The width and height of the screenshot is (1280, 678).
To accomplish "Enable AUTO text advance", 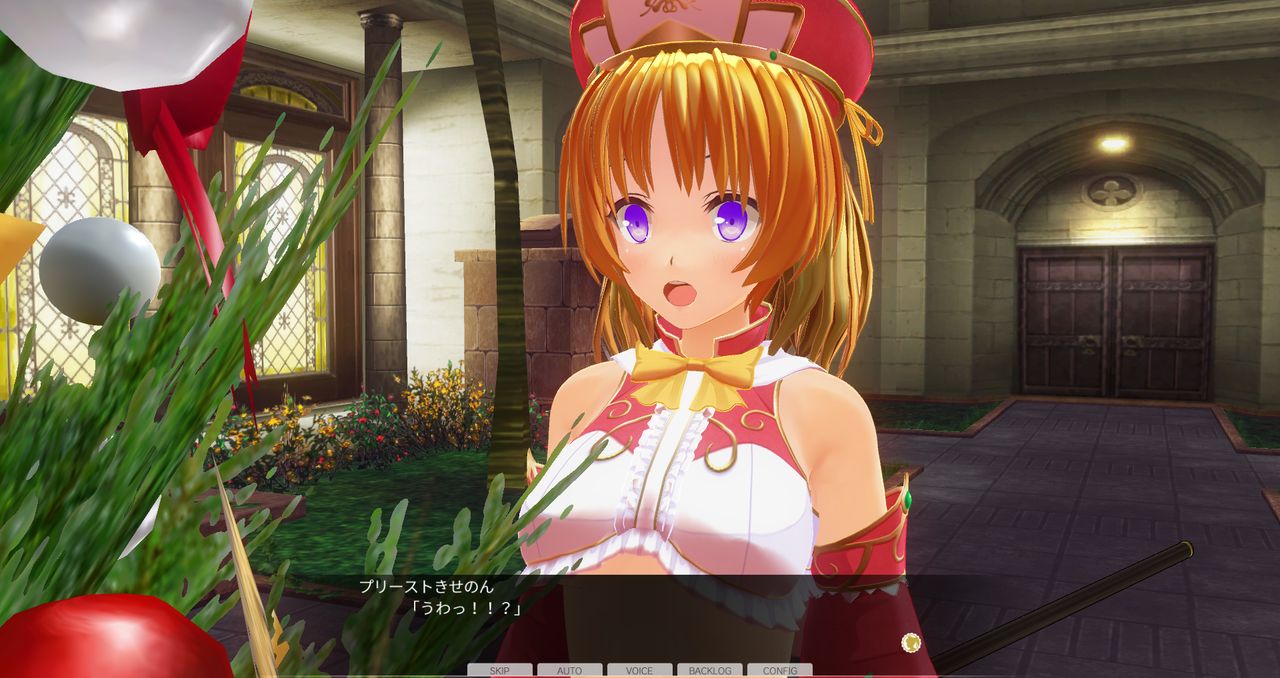I will pyautogui.click(x=569, y=670).
